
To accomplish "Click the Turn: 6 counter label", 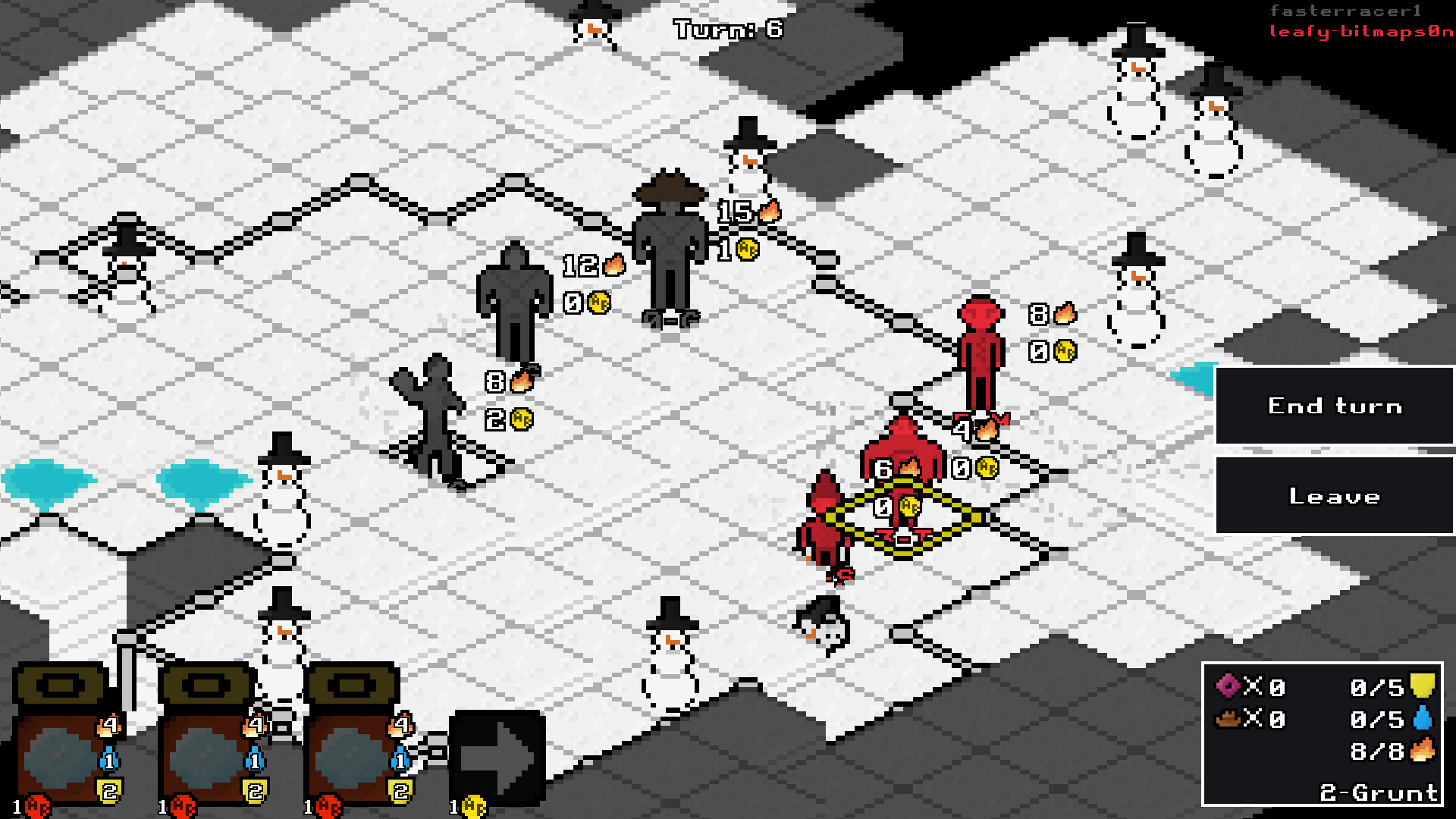I will (x=729, y=30).
